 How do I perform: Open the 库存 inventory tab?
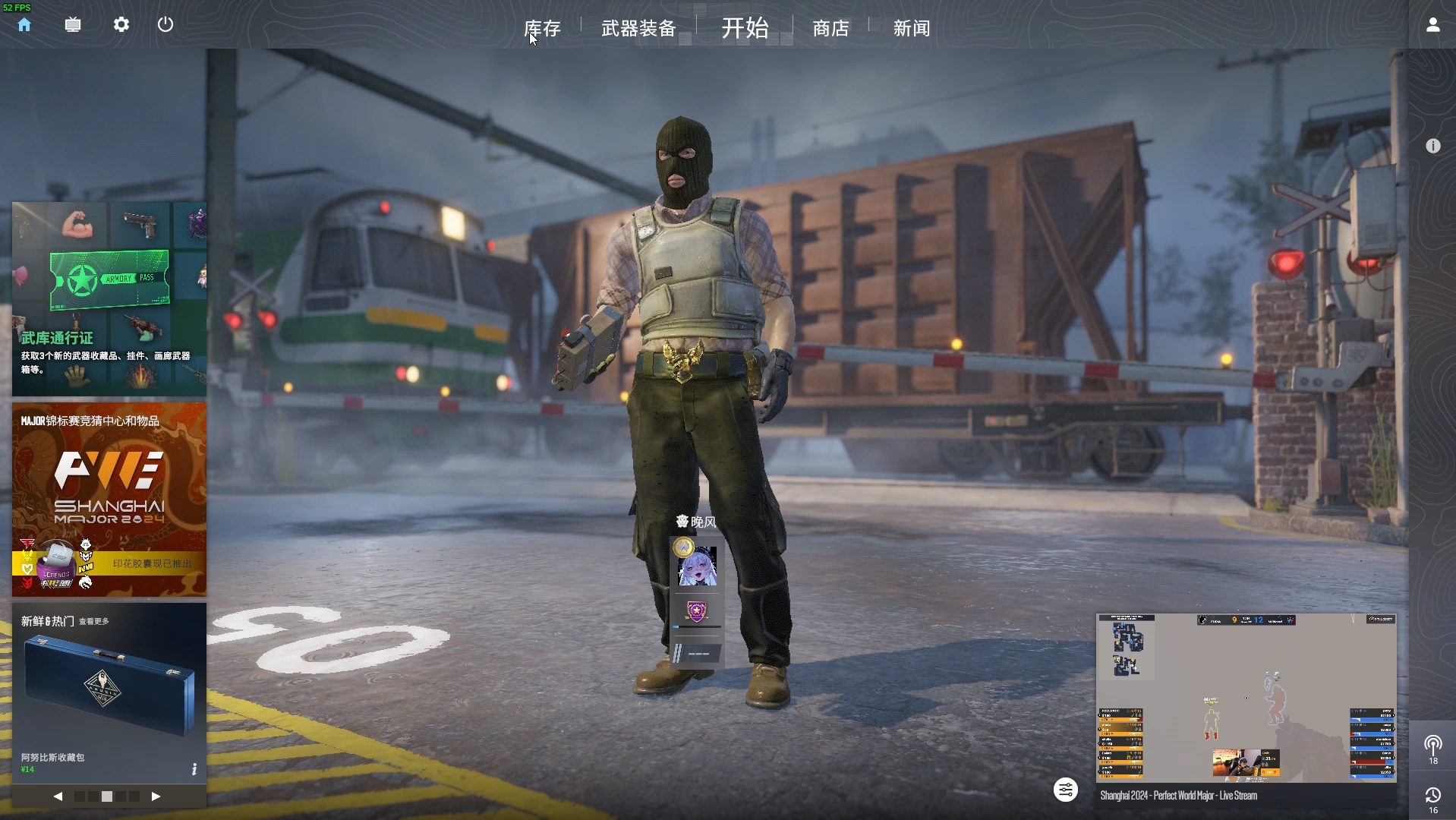click(541, 29)
